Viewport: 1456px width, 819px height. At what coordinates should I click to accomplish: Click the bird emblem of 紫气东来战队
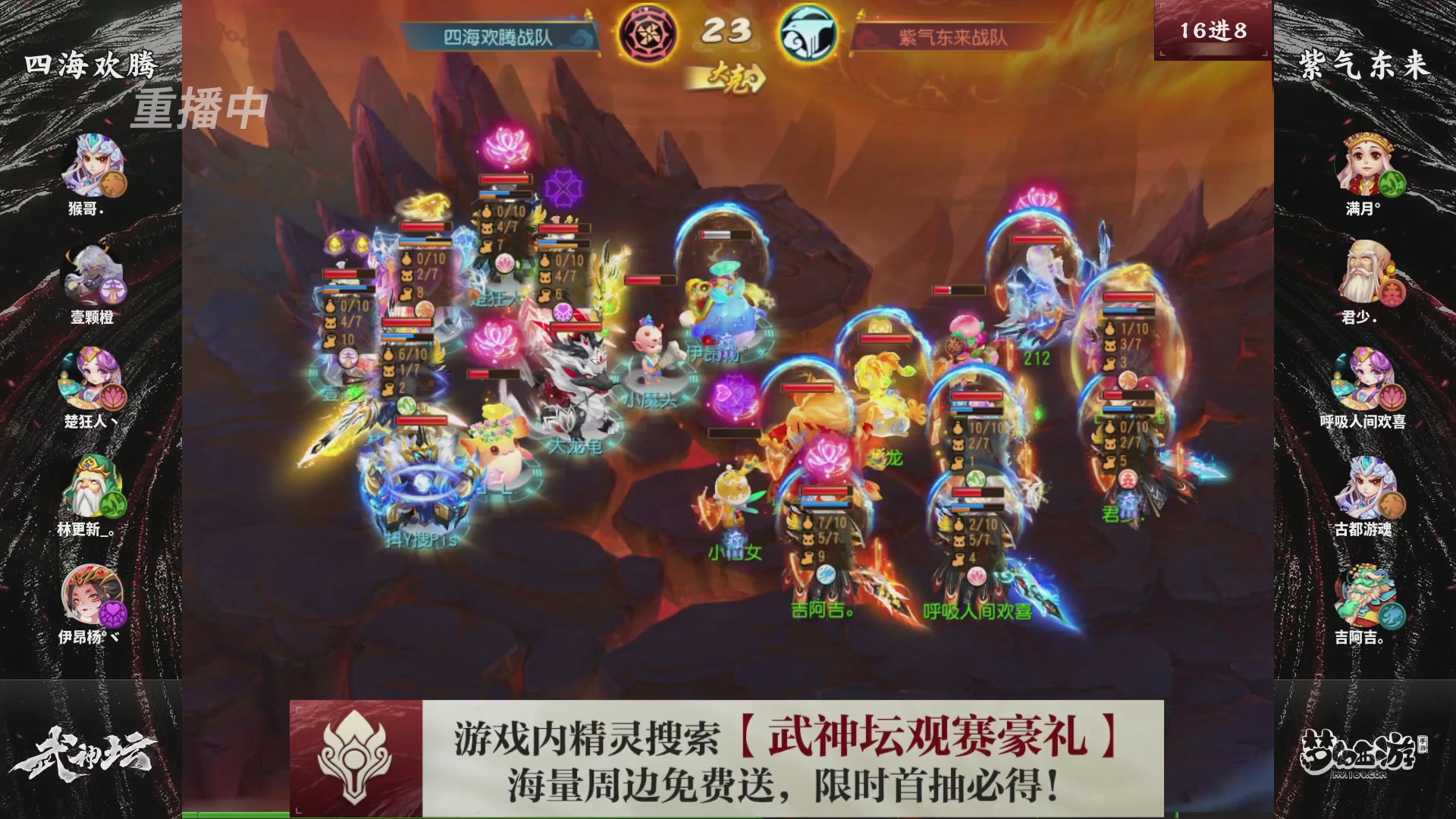click(x=810, y=33)
